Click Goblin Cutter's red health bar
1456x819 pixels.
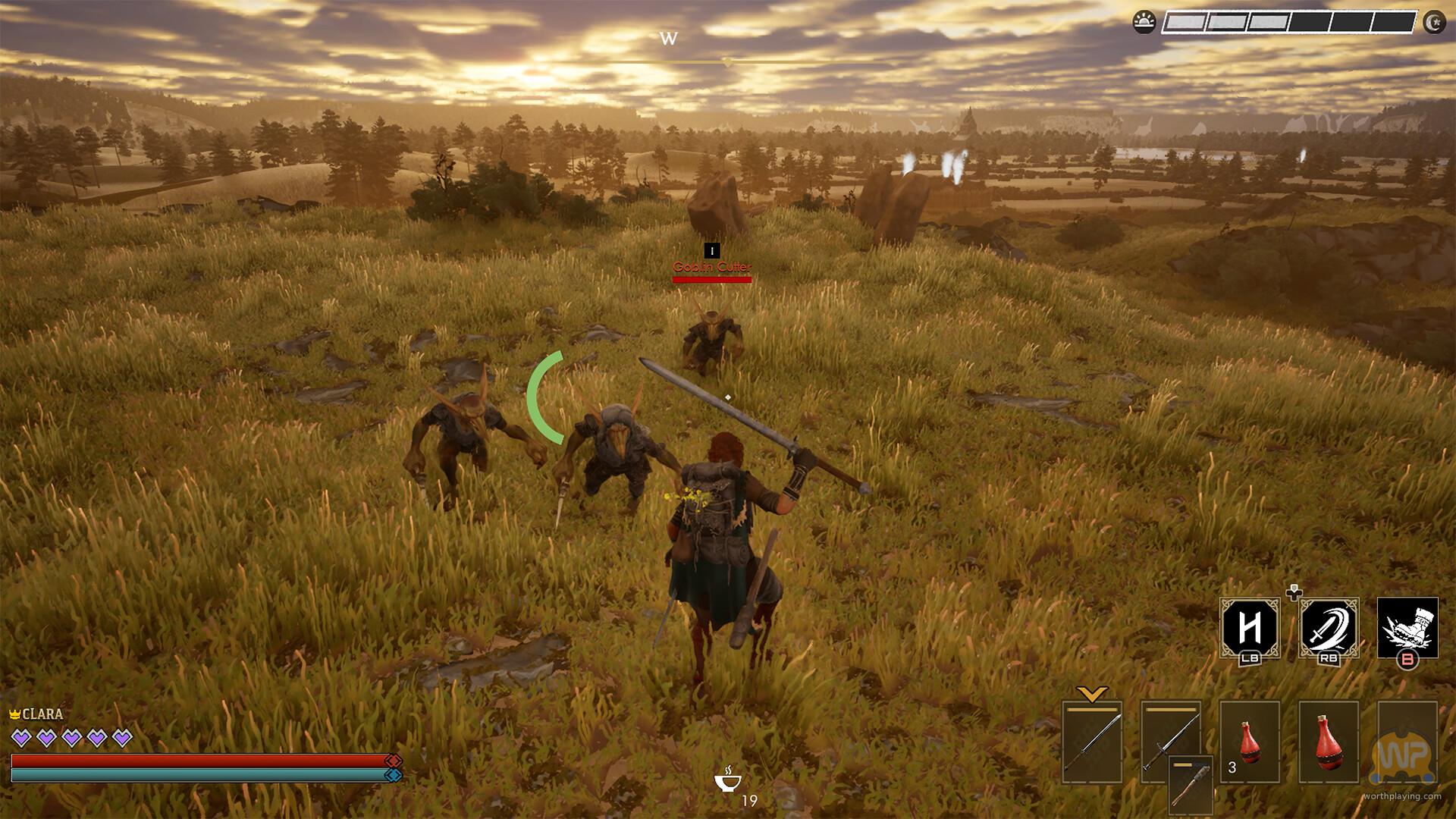(711, 279)
